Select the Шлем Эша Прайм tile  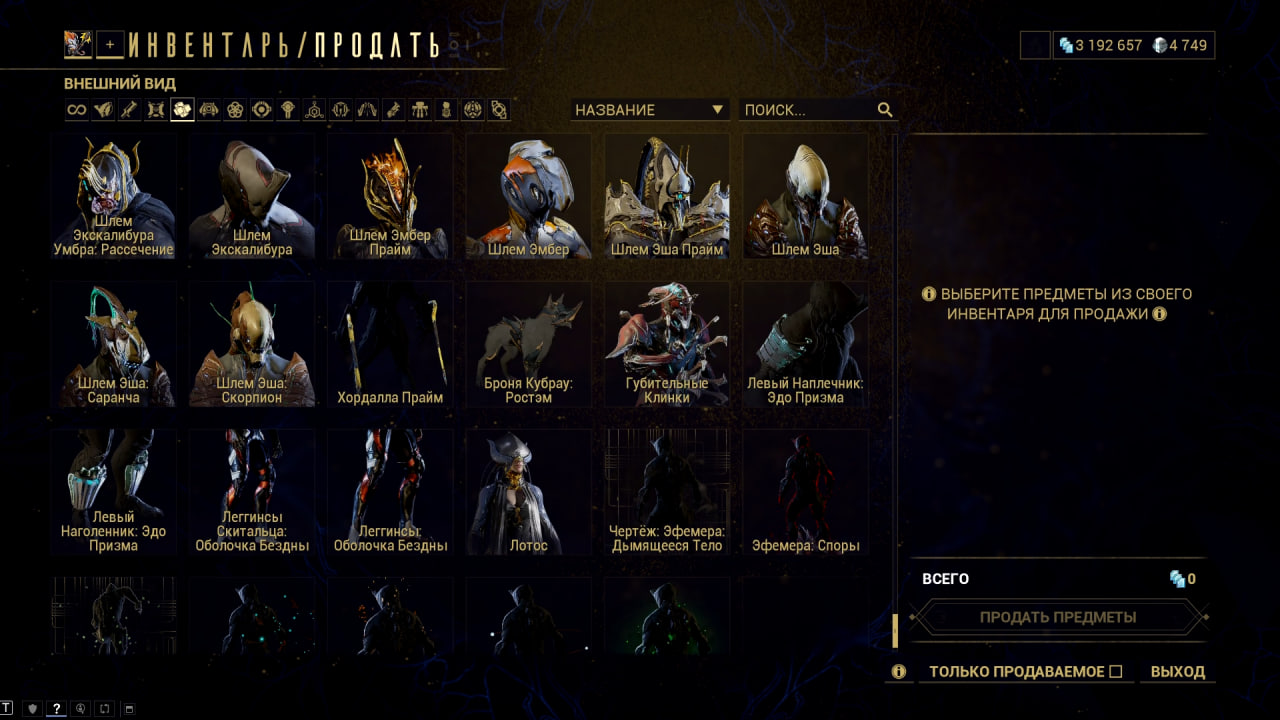click(666, 197)
